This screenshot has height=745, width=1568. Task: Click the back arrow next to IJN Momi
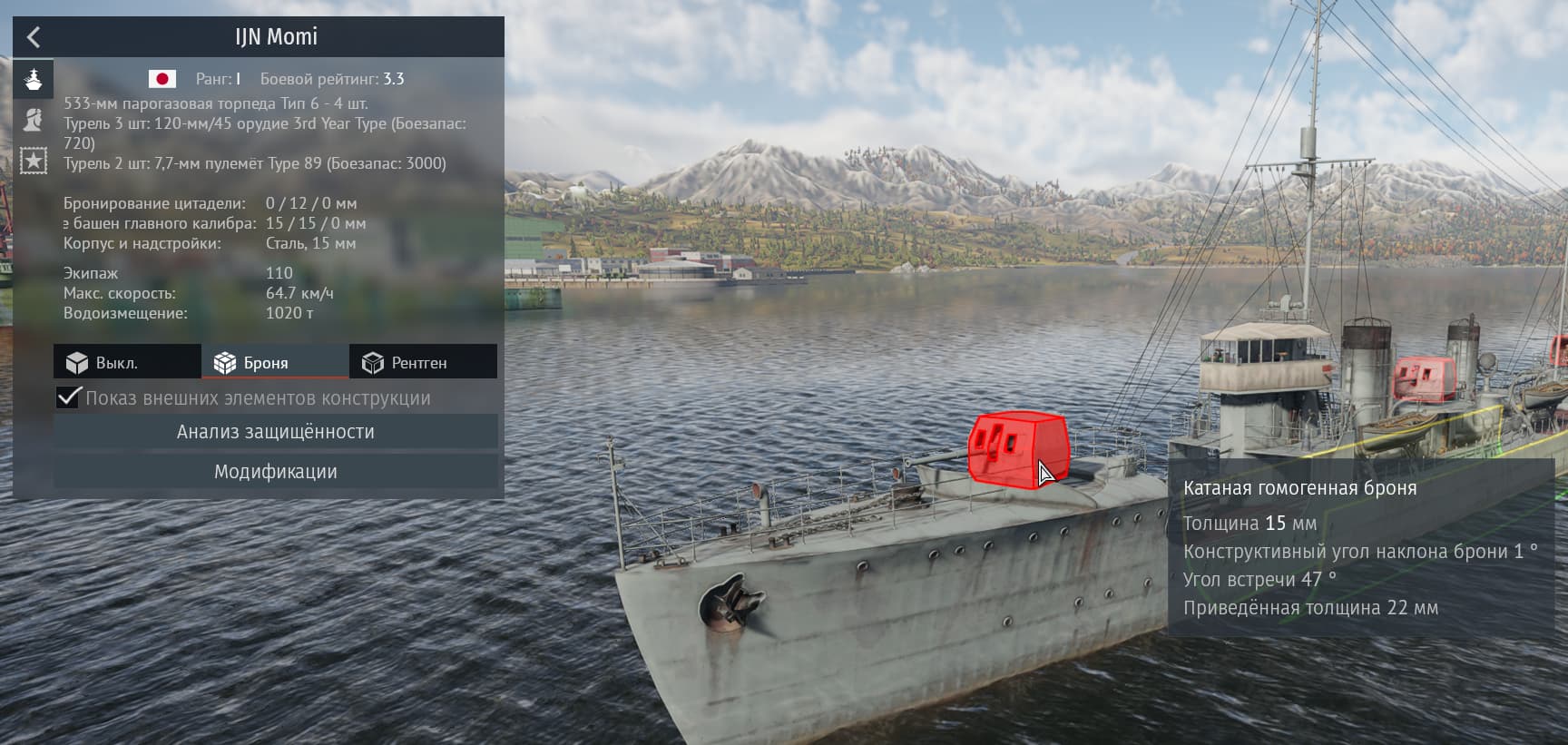click(x=34, y=37)
